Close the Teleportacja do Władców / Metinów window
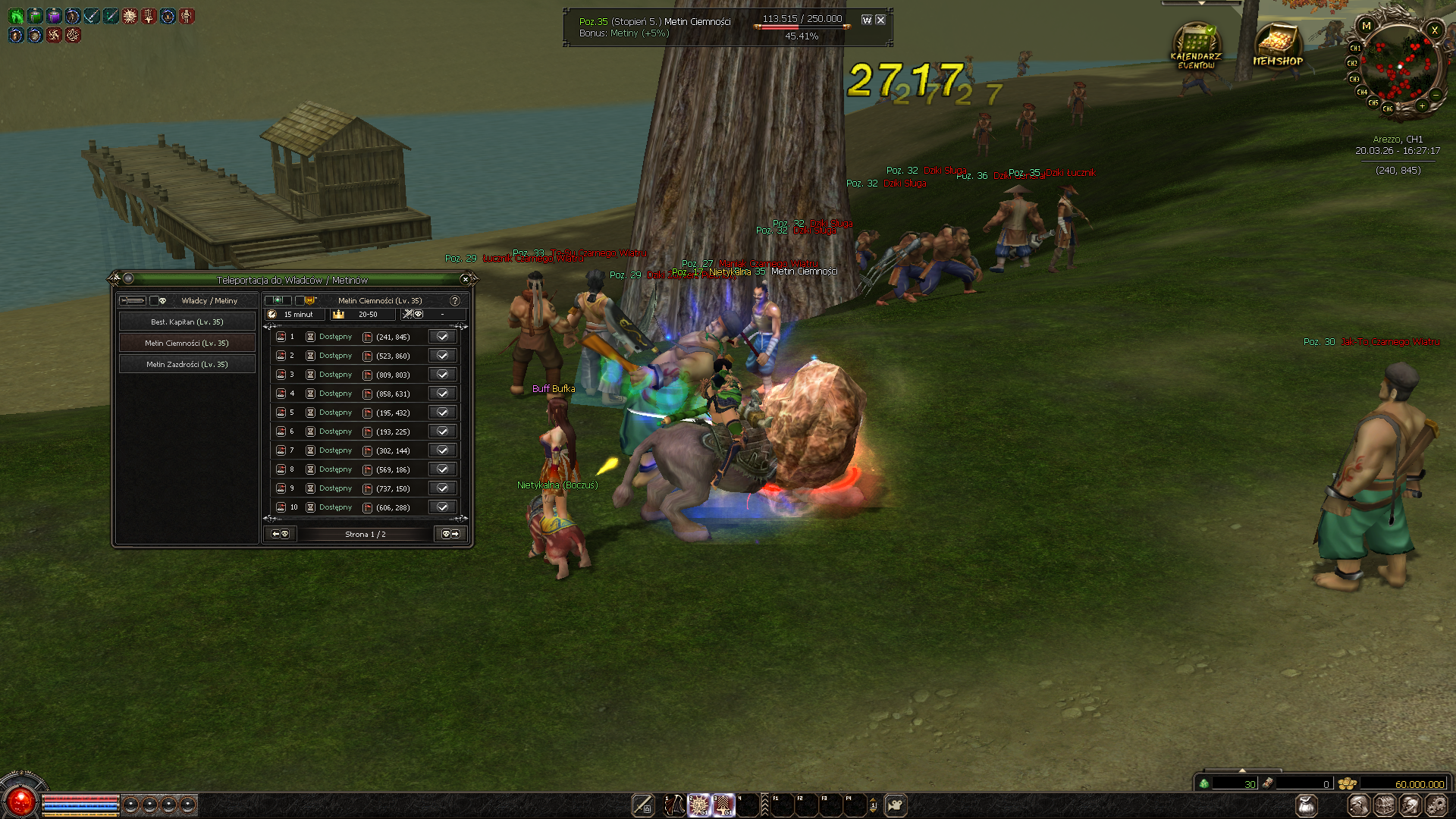1456x819 pixels. click(x=466, y=280)
